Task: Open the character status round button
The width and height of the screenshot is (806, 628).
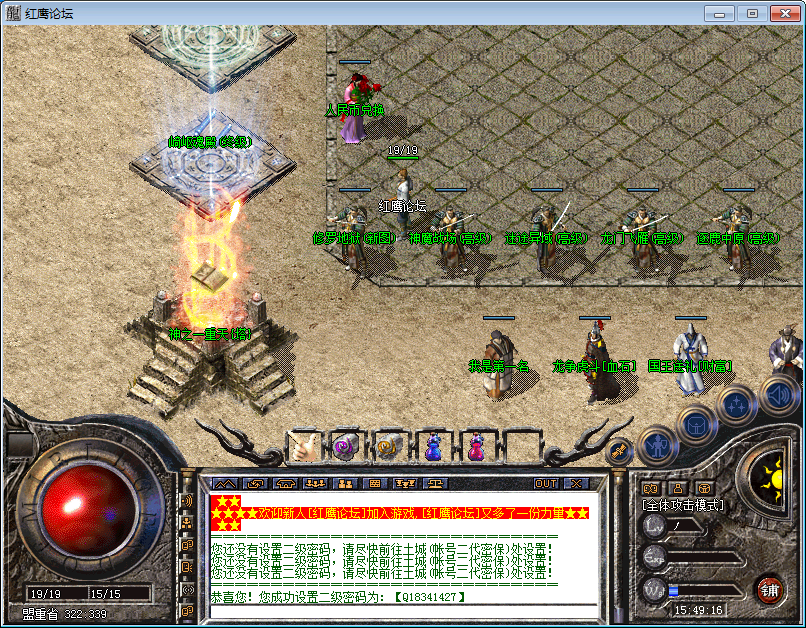Action: (x=657, y=443)
